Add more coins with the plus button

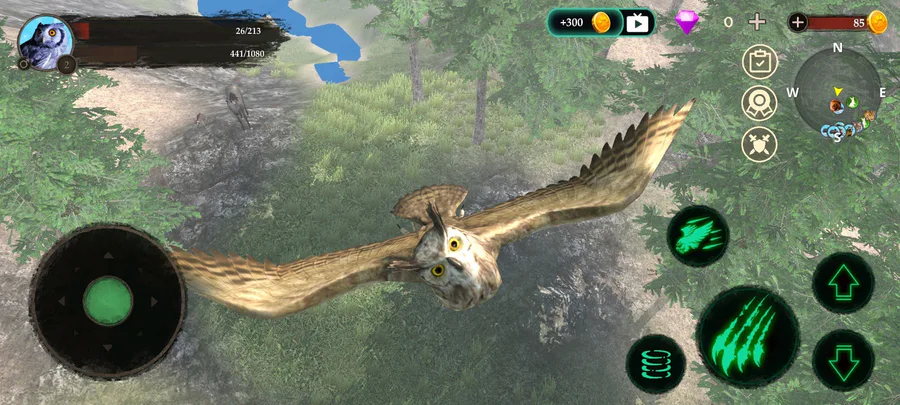pyautogui.click(x=798, y=22)
